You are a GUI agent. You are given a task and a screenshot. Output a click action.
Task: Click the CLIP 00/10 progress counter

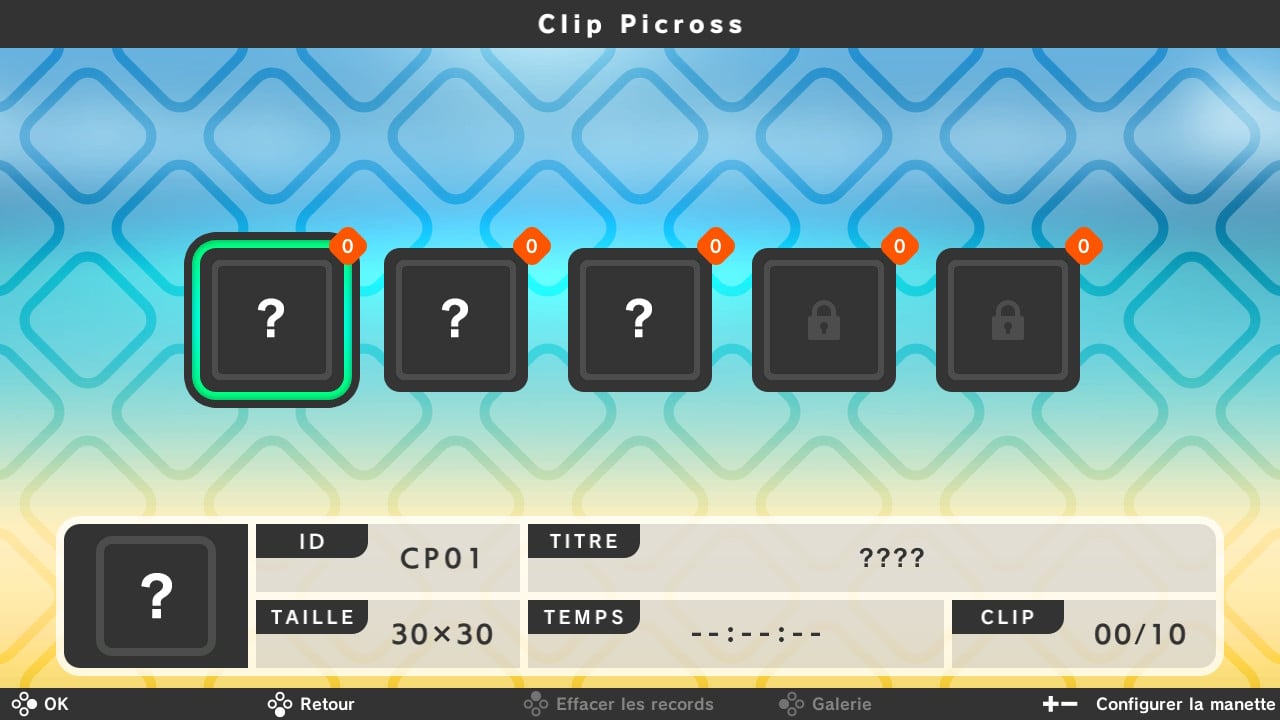tap(1140, 633)
